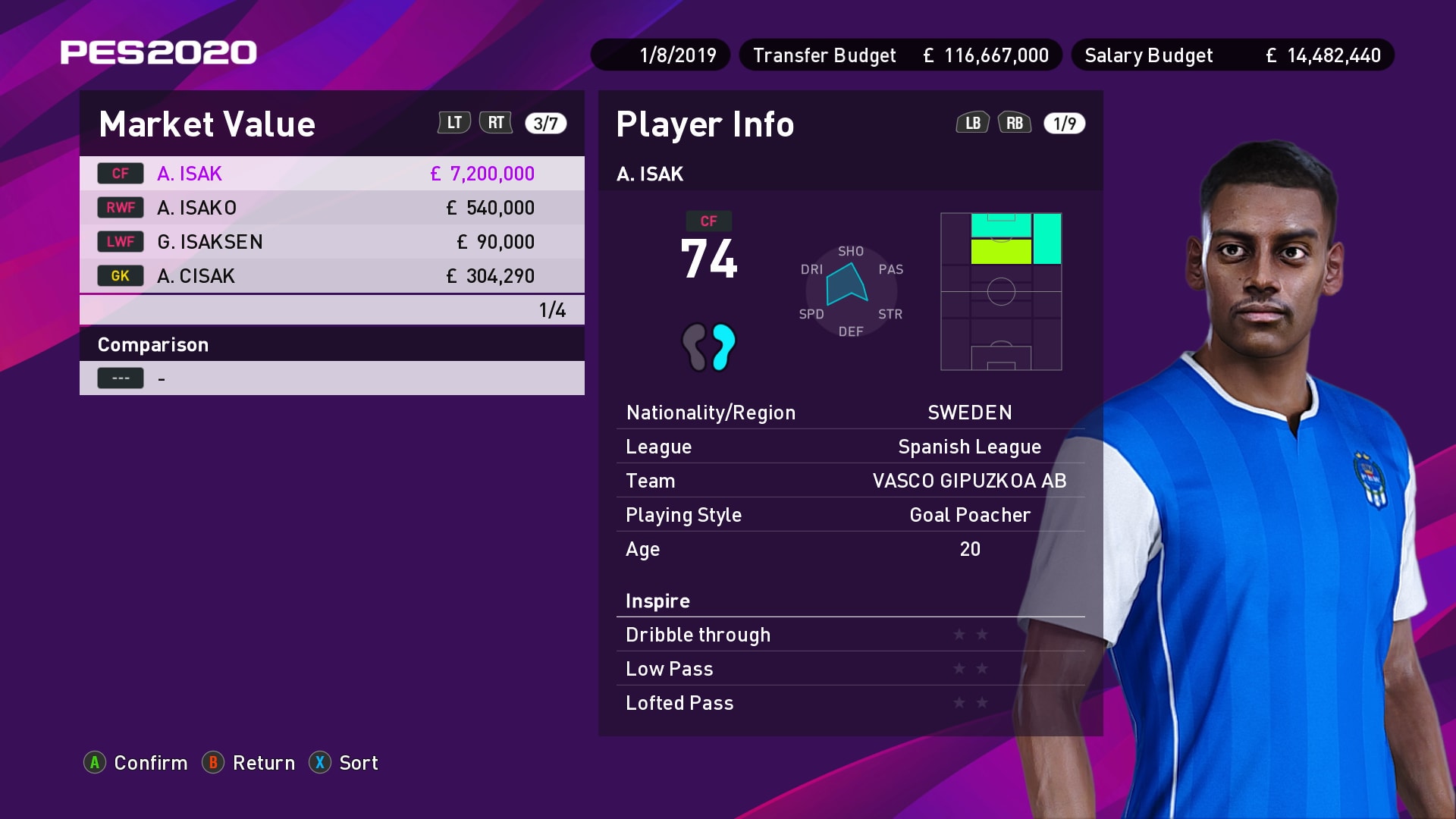Viewport: 1456px width, 819px height.
Task: Pick G. ISAKSEN from the player list
Action: (x=331, y=242)
